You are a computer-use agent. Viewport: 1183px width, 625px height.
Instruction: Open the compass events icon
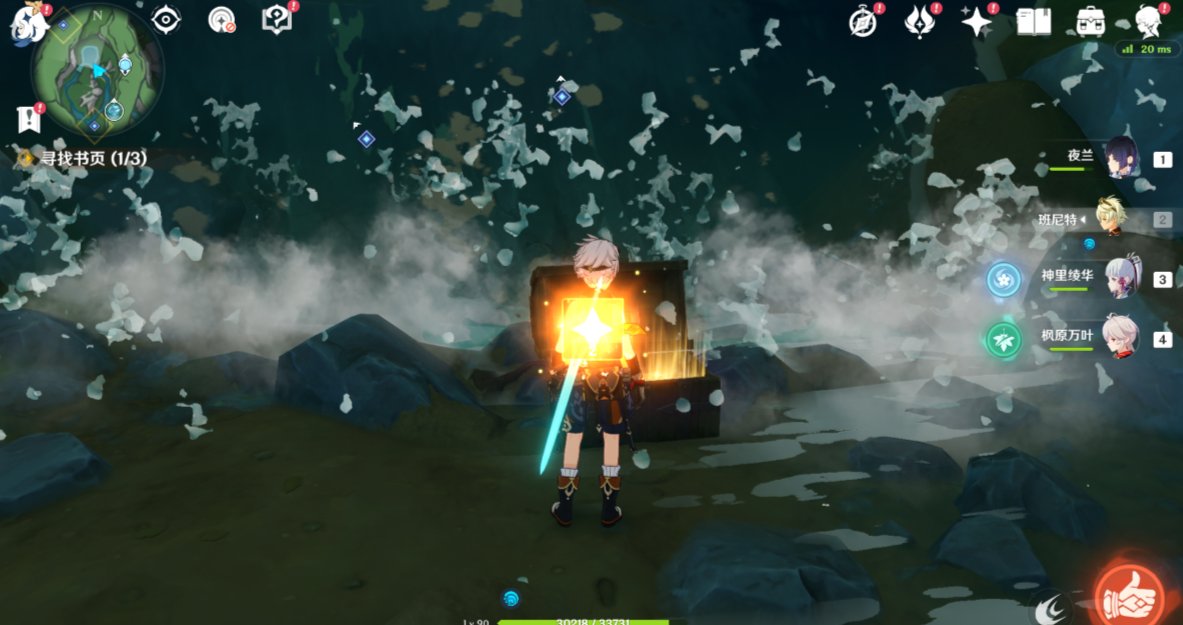pos(863,22)
